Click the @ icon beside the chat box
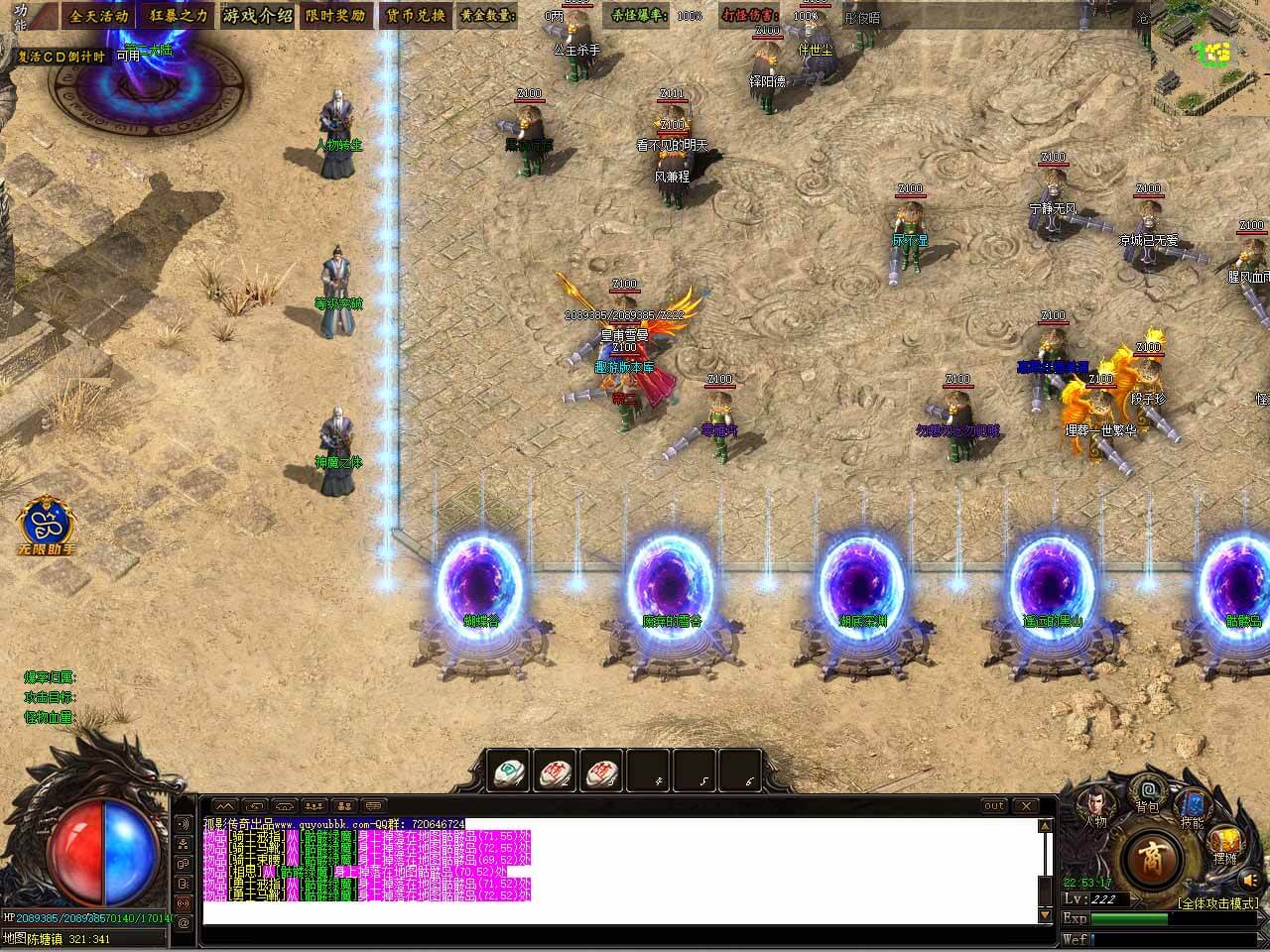The height and width of the screenshot is (952, 1270). [185, 923]
